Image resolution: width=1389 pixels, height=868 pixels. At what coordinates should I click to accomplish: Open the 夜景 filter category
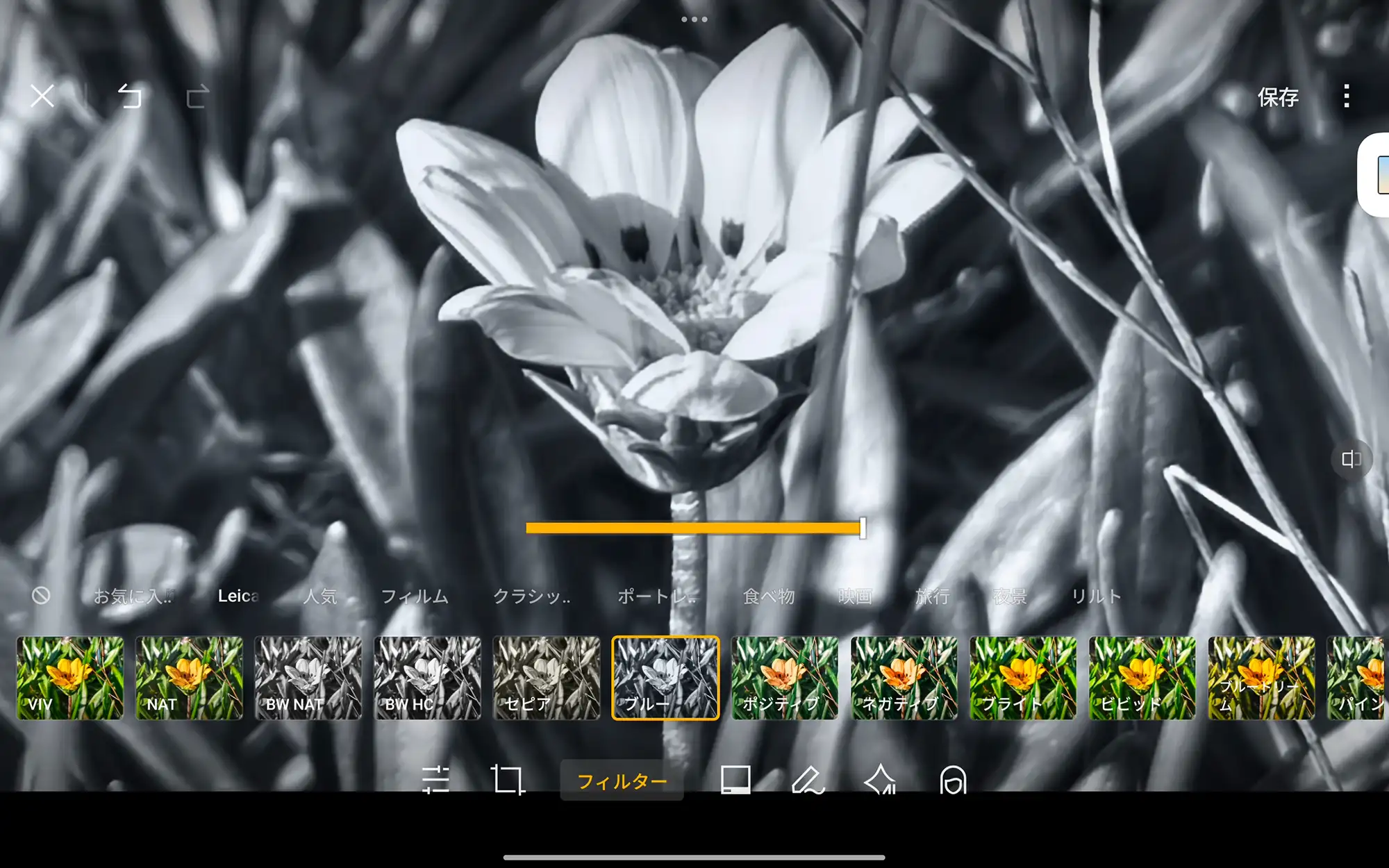coord(1010,596)
